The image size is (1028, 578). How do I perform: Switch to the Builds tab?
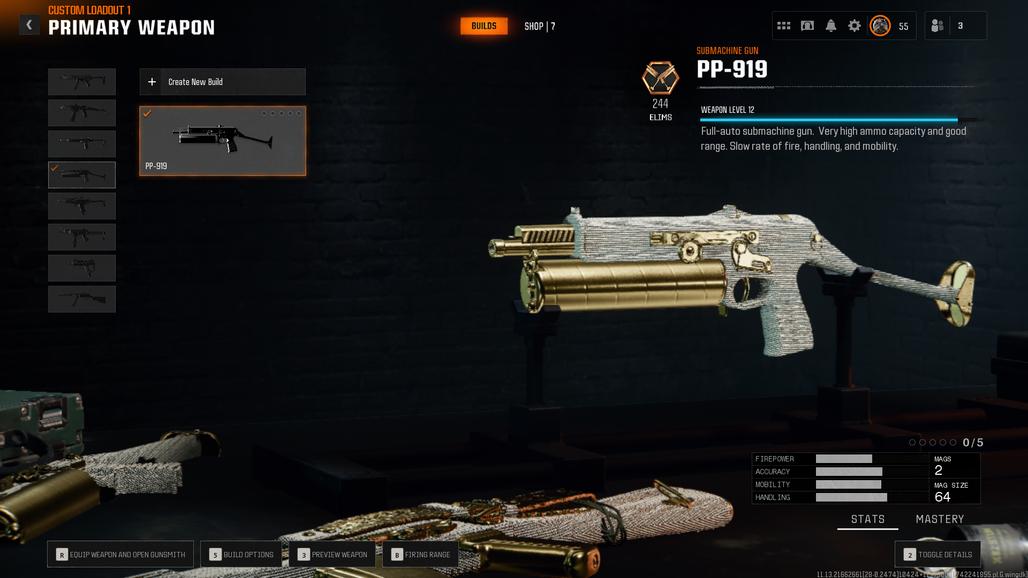[x=483, y=26]
